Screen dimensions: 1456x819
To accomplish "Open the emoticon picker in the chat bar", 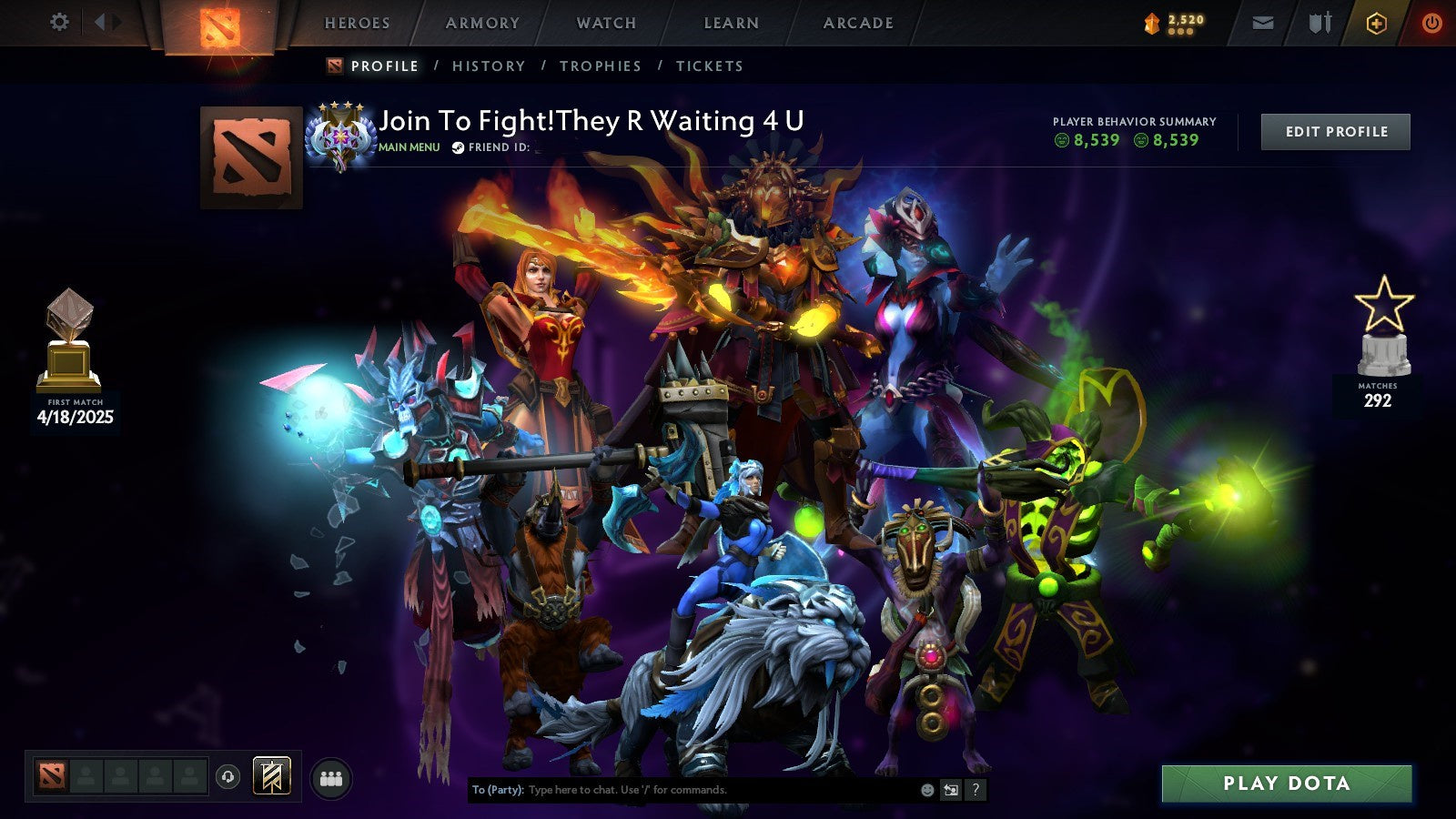I will click(x=927, y=788).
